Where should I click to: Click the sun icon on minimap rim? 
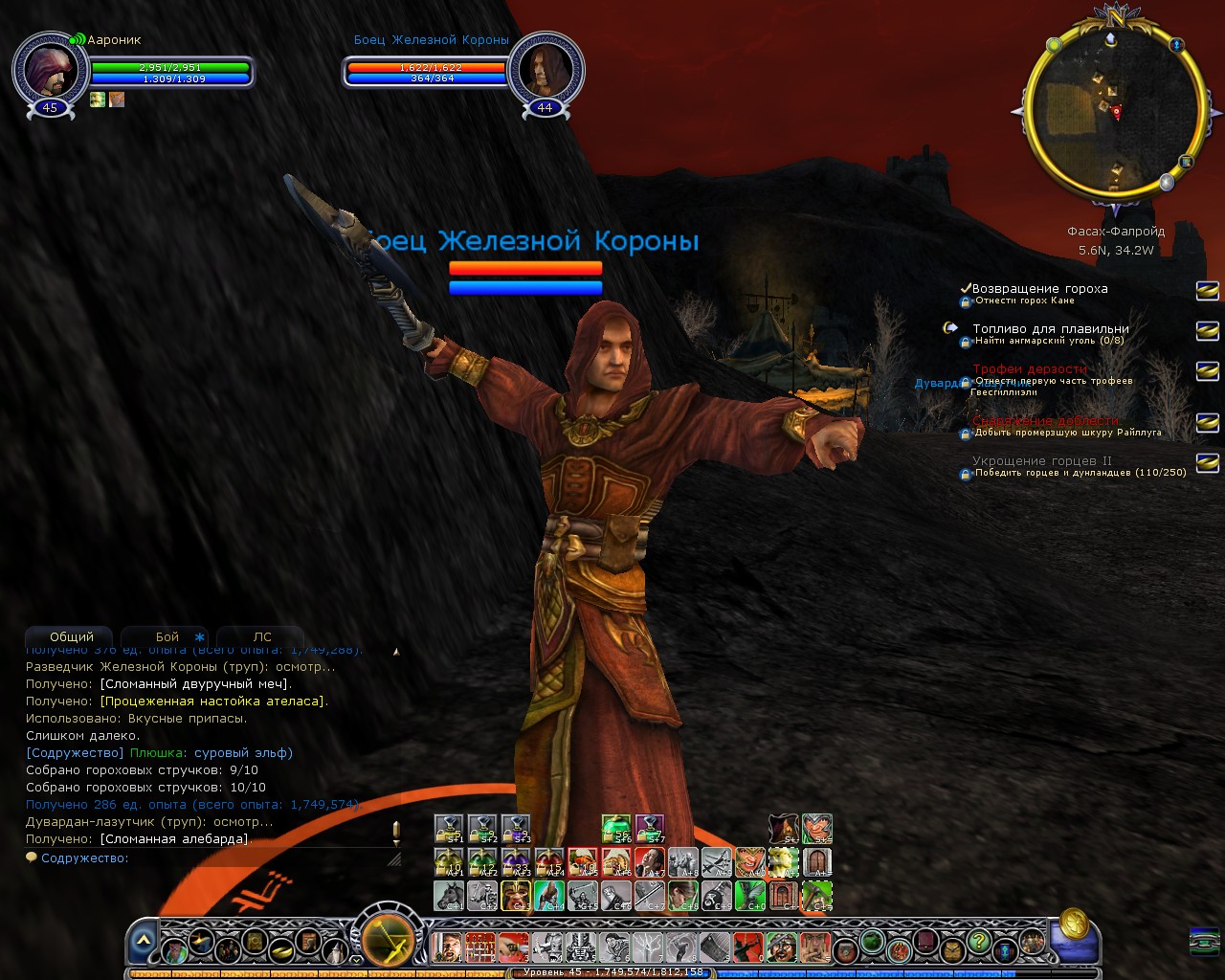[1054, 45]
